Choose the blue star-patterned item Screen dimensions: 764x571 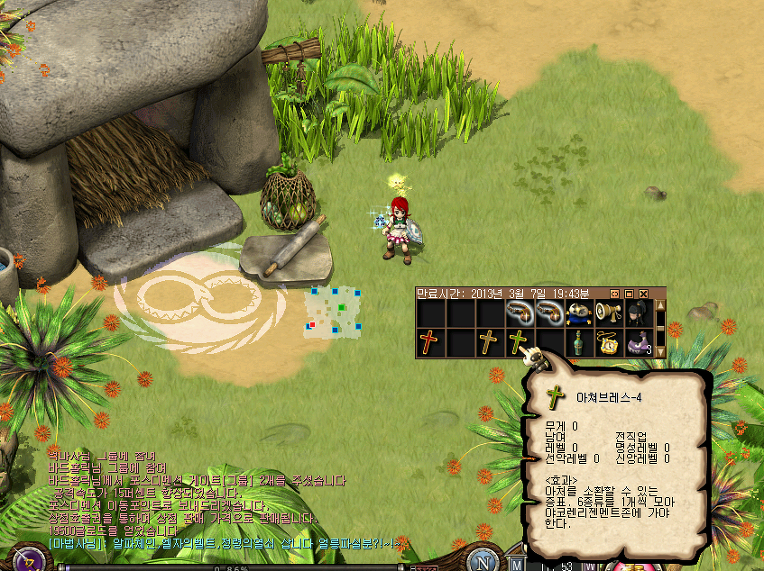pyautogui.click(x=578, y=314)
